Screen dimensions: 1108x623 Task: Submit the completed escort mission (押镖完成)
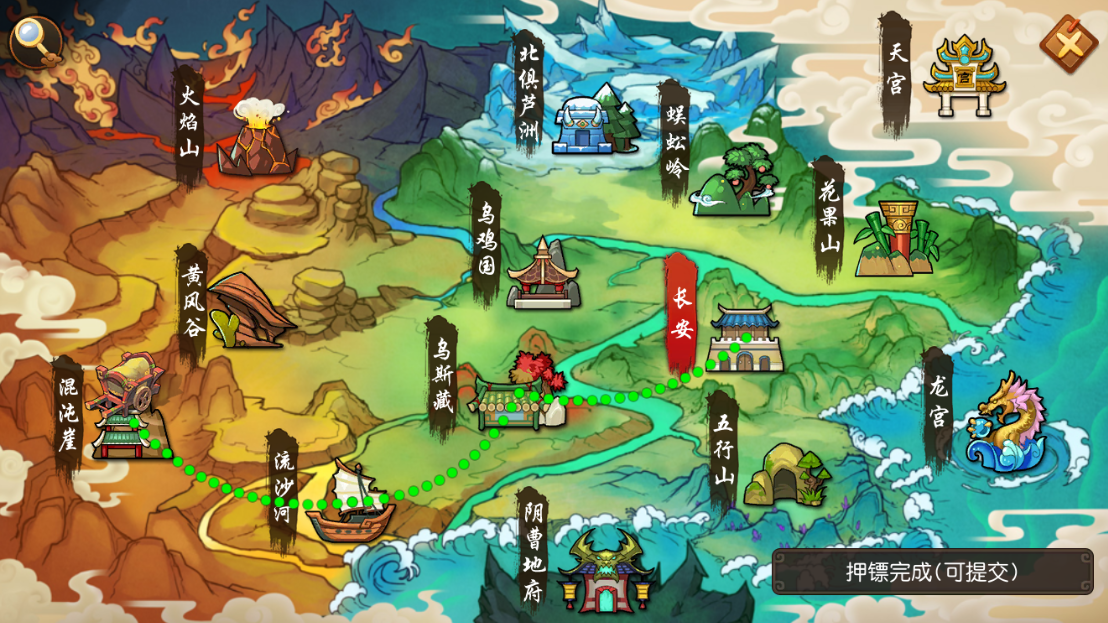tap(932, 572)
